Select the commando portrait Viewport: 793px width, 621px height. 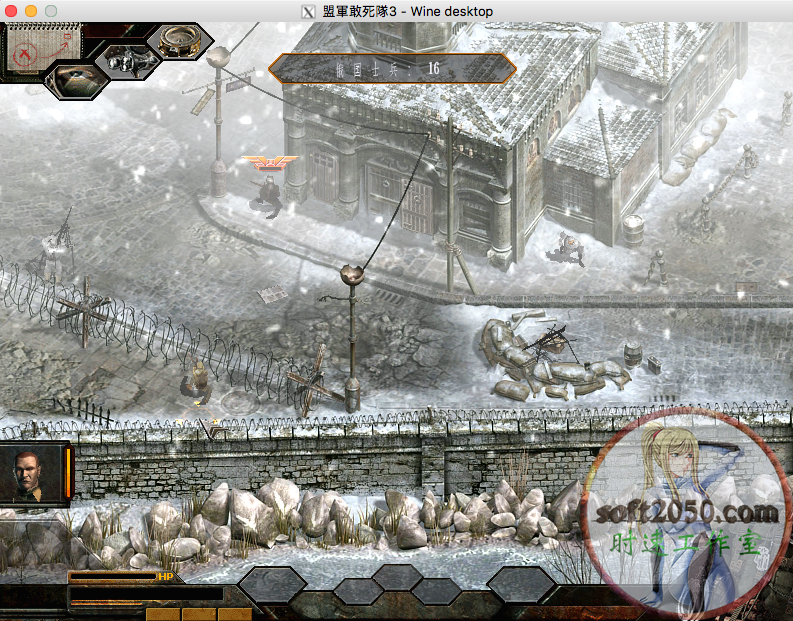point(35,474)
